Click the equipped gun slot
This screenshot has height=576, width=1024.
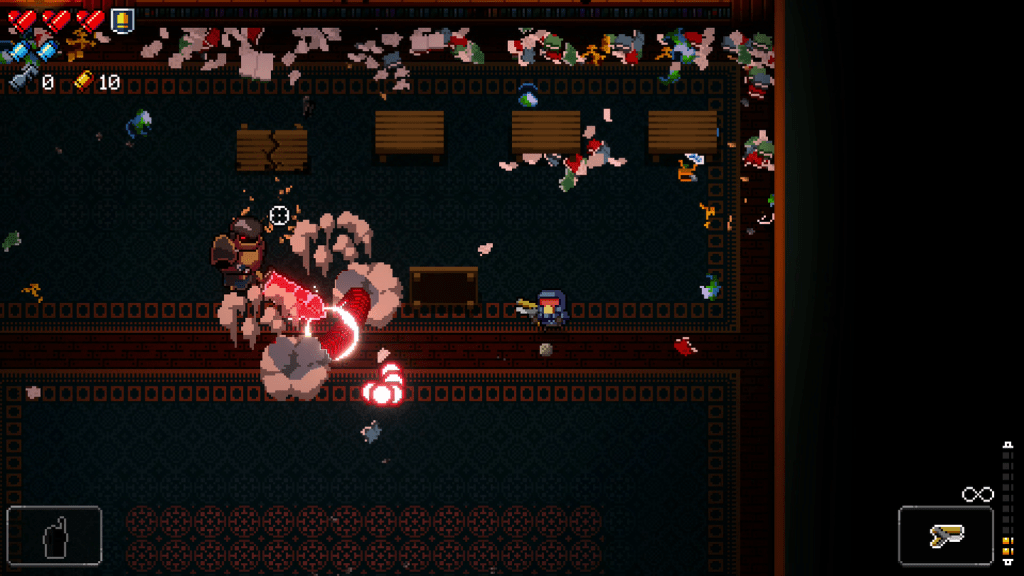(x=945, y=537)
